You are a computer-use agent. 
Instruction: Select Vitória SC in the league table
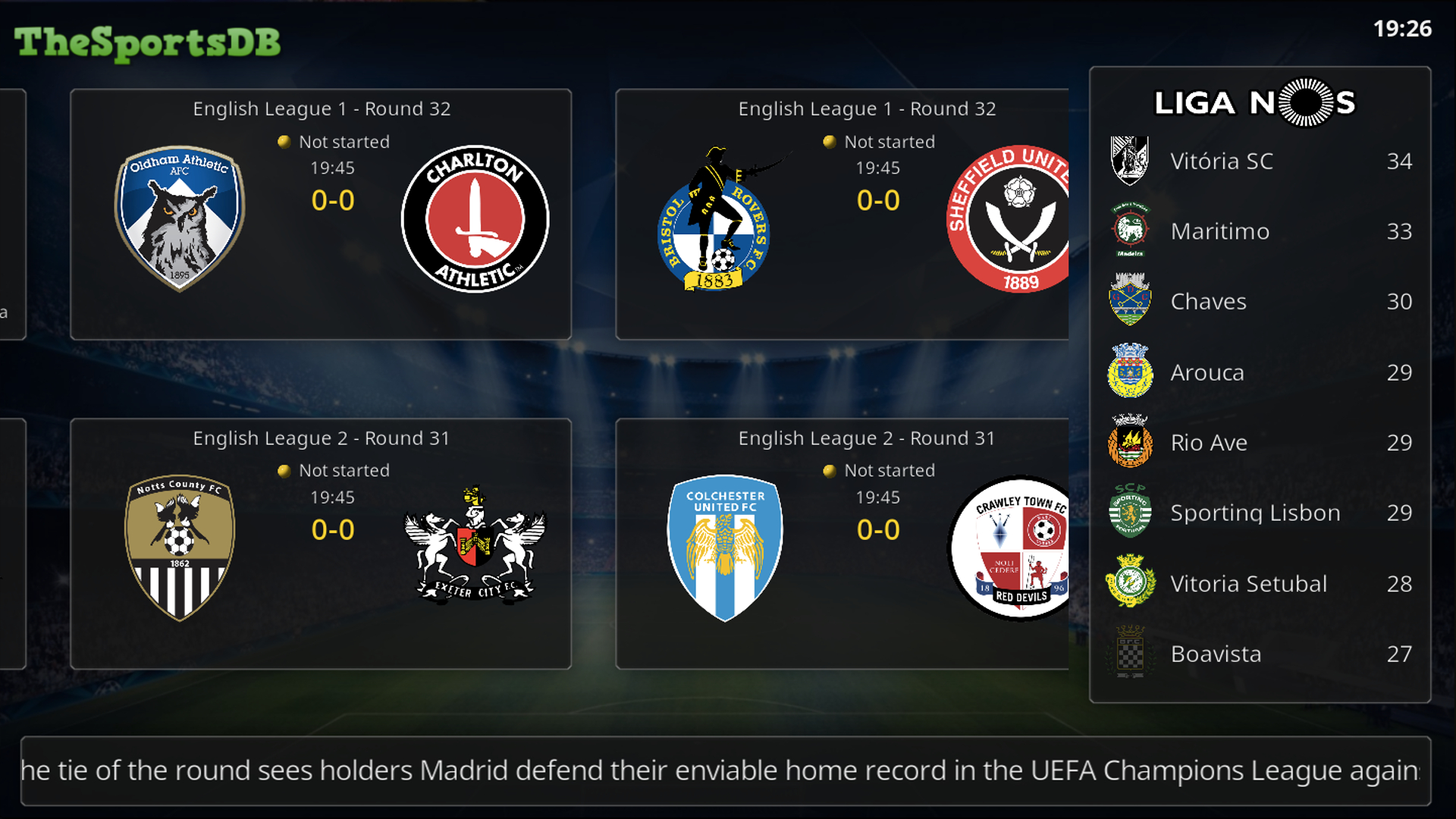pos(1260,161)
